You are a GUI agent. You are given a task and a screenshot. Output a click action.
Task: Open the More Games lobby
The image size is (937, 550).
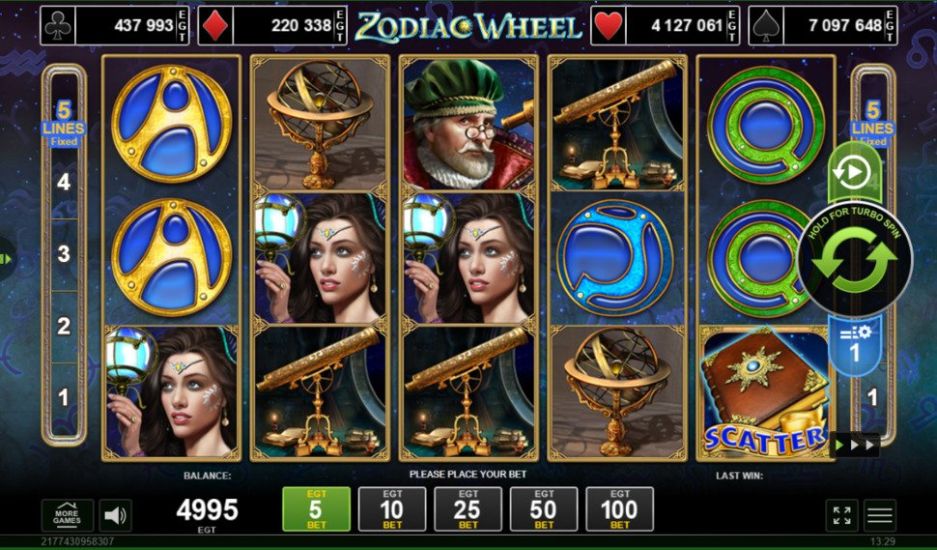pyautogui.click(x=67, y=515)
